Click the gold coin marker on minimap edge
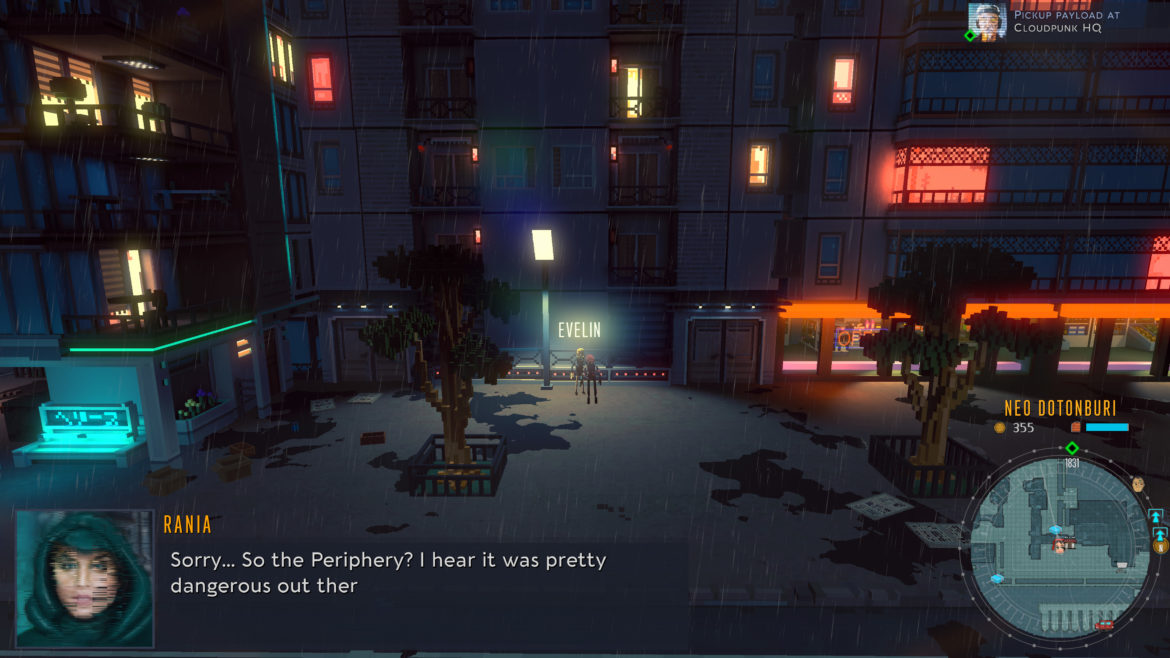 tap(1160, 546)
